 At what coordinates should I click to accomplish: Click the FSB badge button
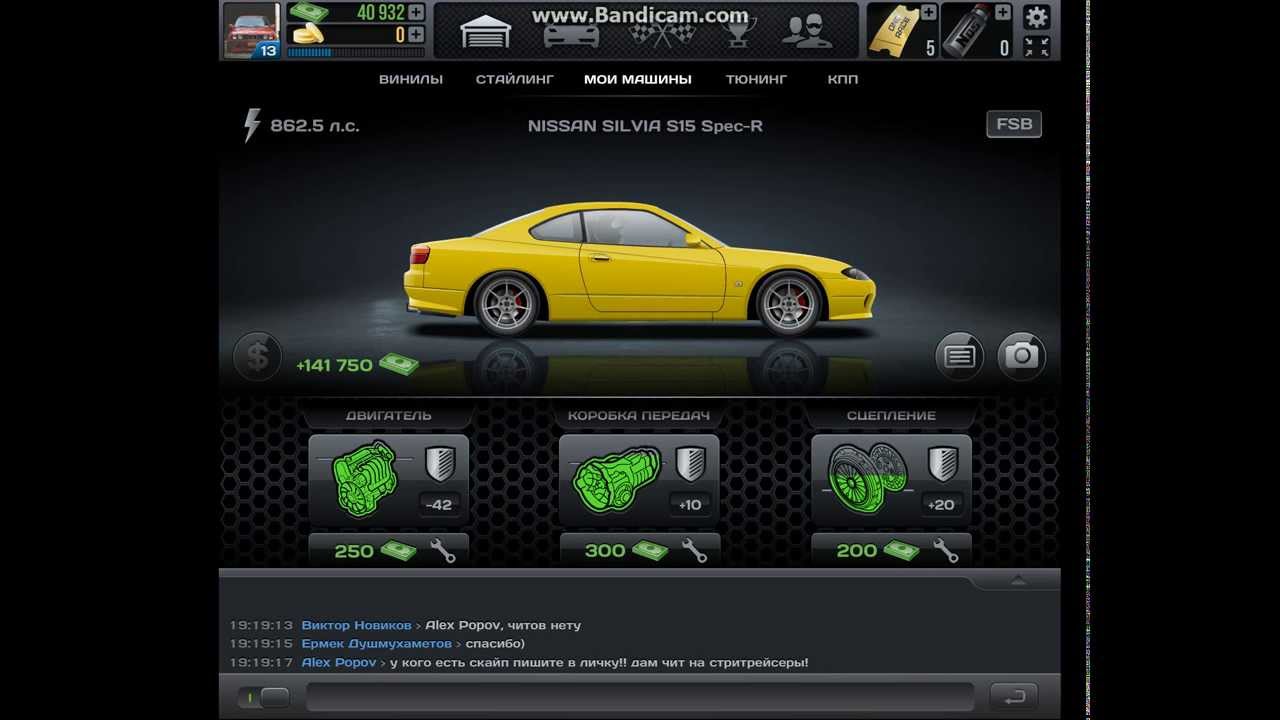click(x=1014, y=125)
